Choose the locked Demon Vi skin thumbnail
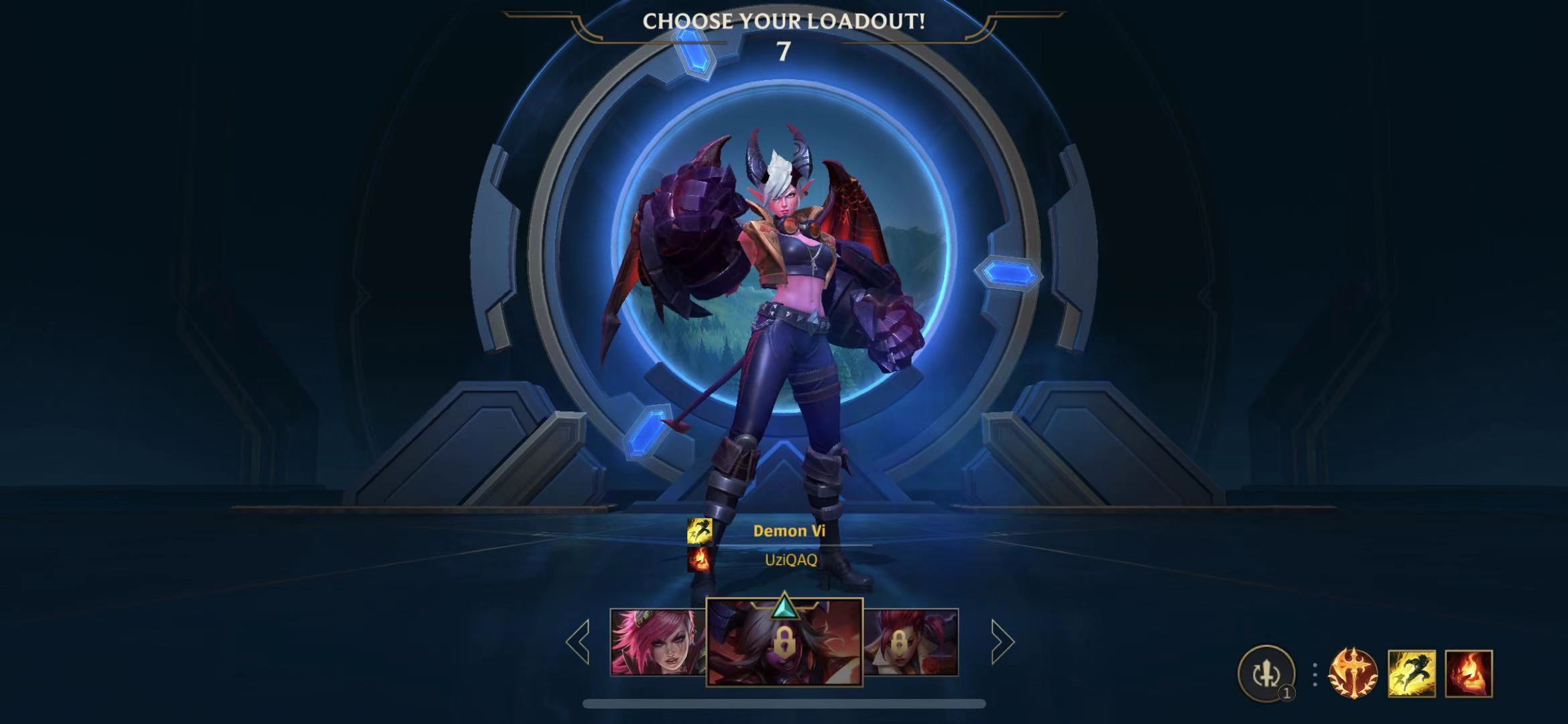 784,642
